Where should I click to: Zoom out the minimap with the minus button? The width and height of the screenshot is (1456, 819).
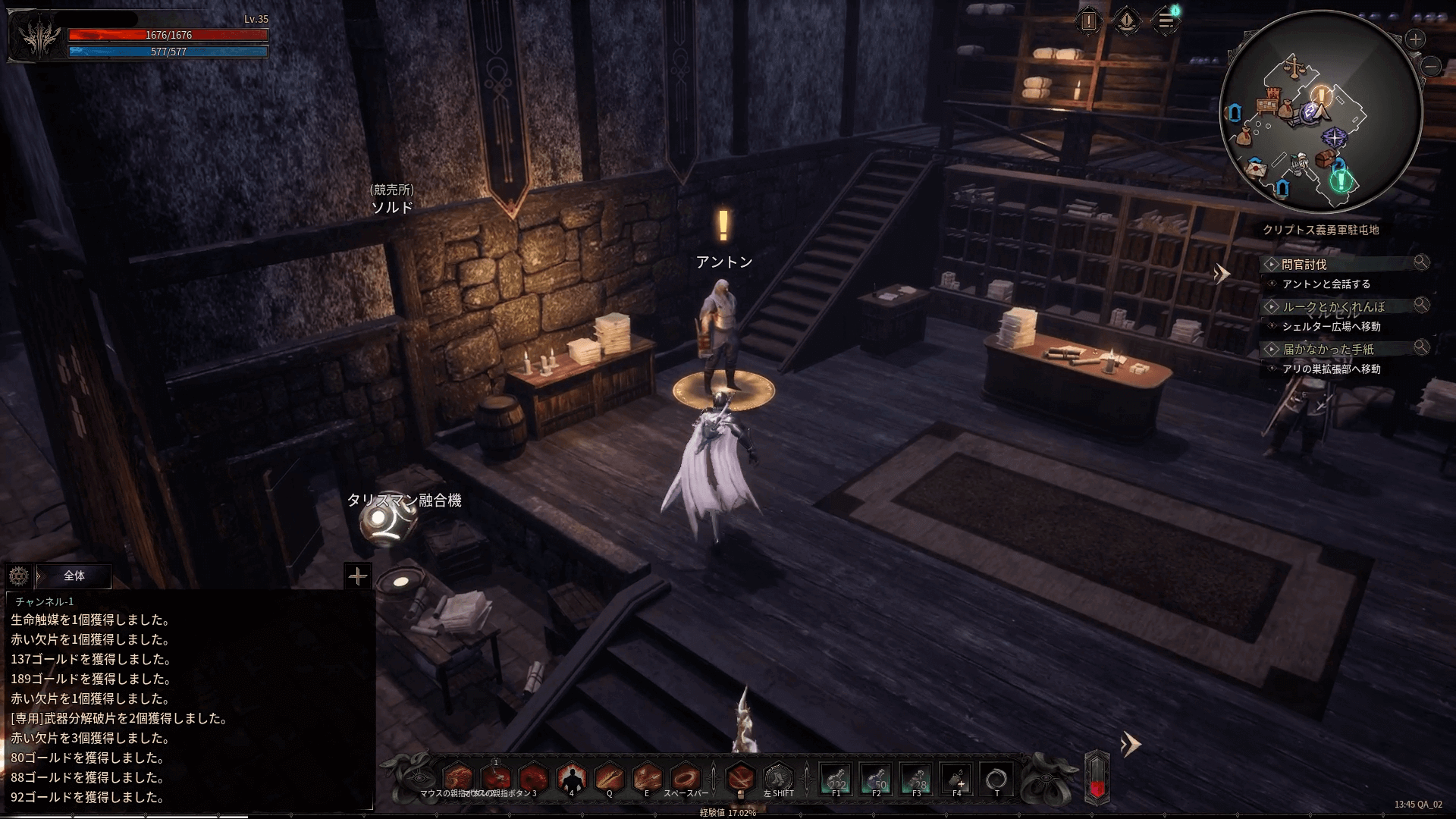[1431, 67]
